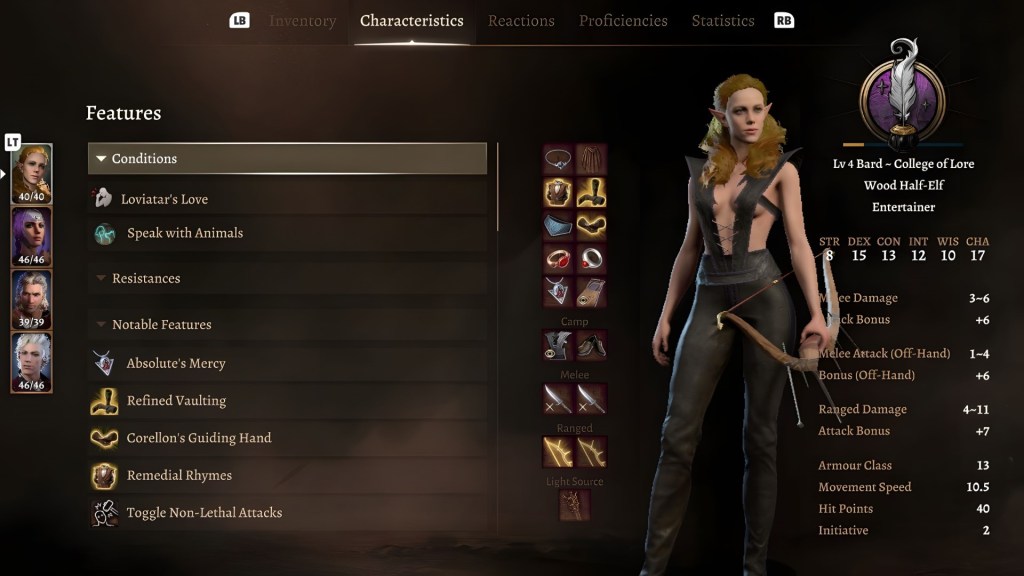The image size is (1024, 576).
Task: Select the Speak with Animals condition
Action: click(x=184, y=233)
